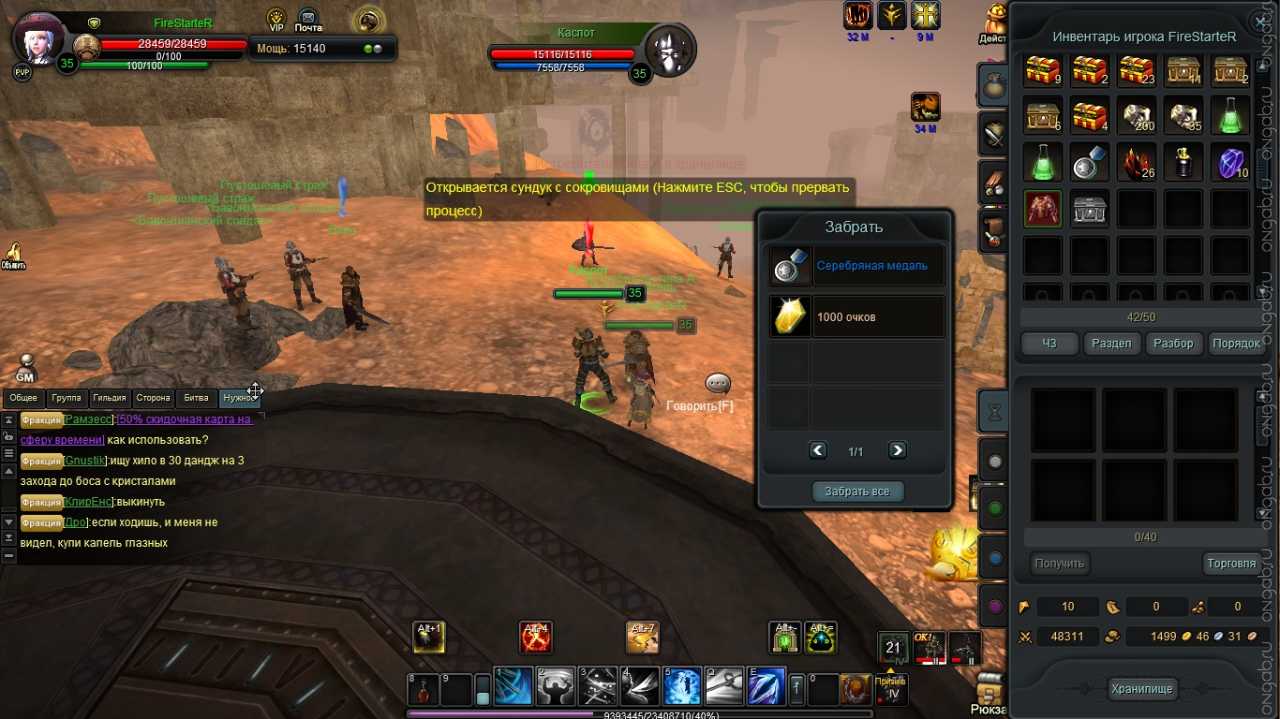Switch to the "Группа" chat tab

coord(66,398)
